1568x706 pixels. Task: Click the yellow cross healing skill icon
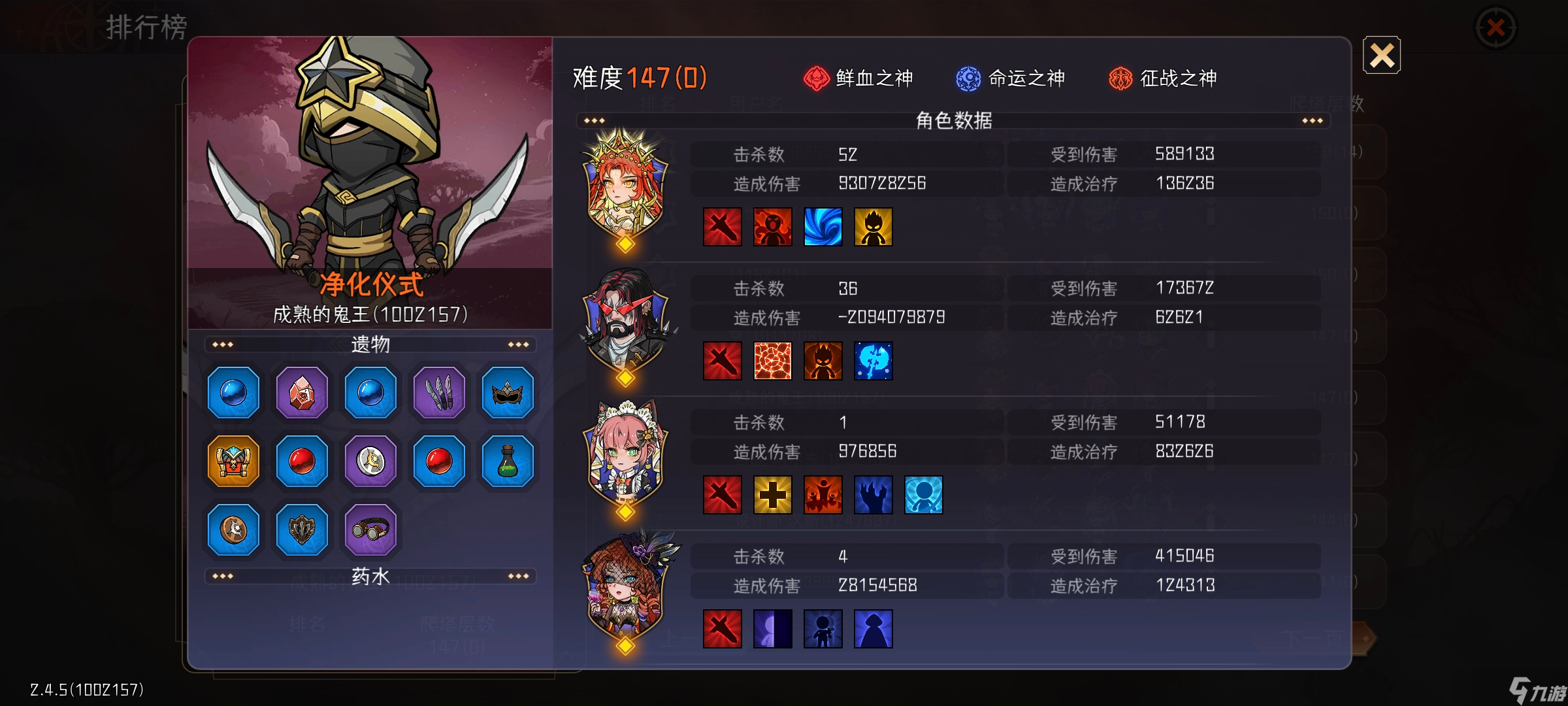[x=774, y=496]
